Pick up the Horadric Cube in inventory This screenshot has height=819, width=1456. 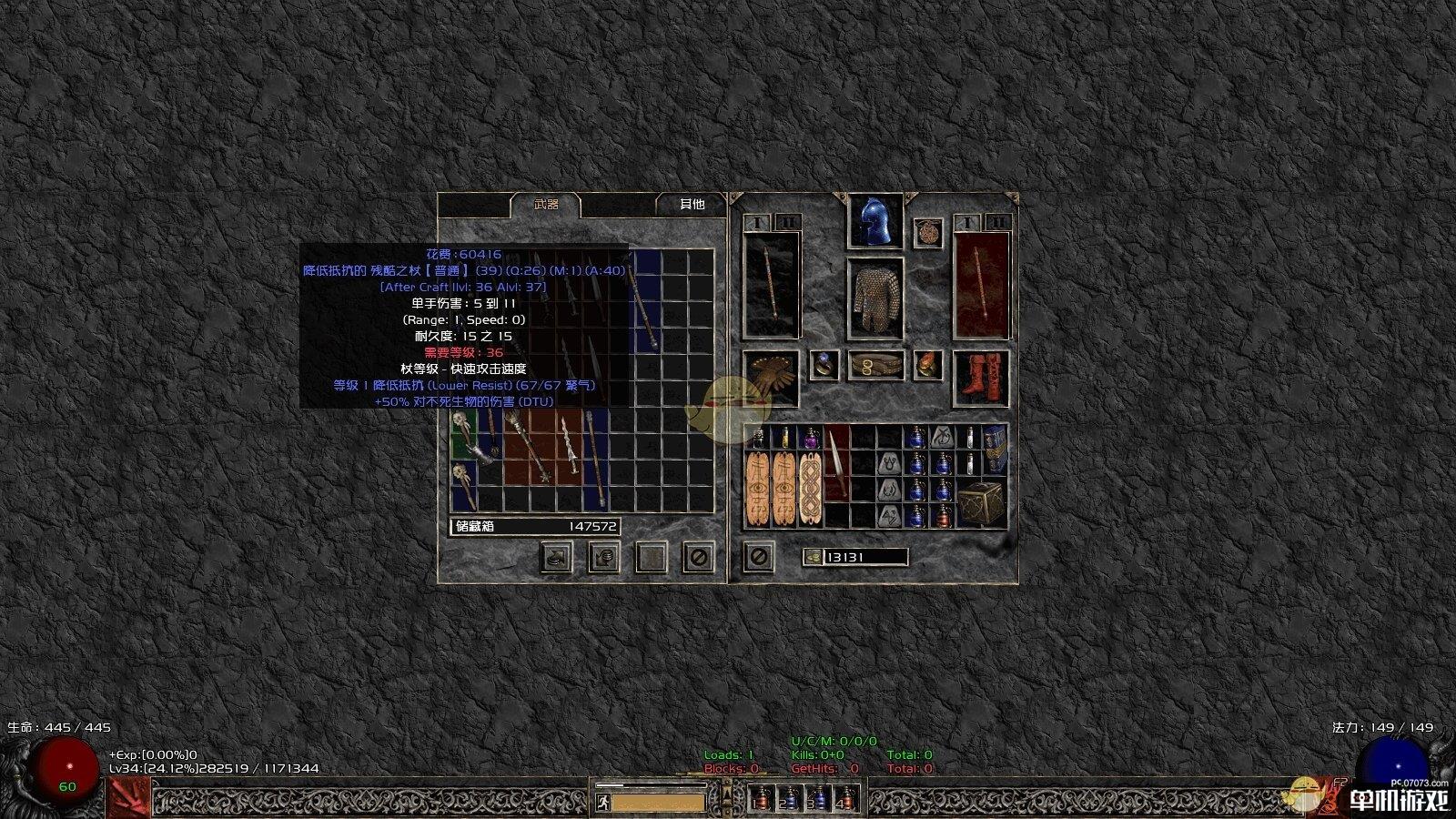tap(981, 502)
